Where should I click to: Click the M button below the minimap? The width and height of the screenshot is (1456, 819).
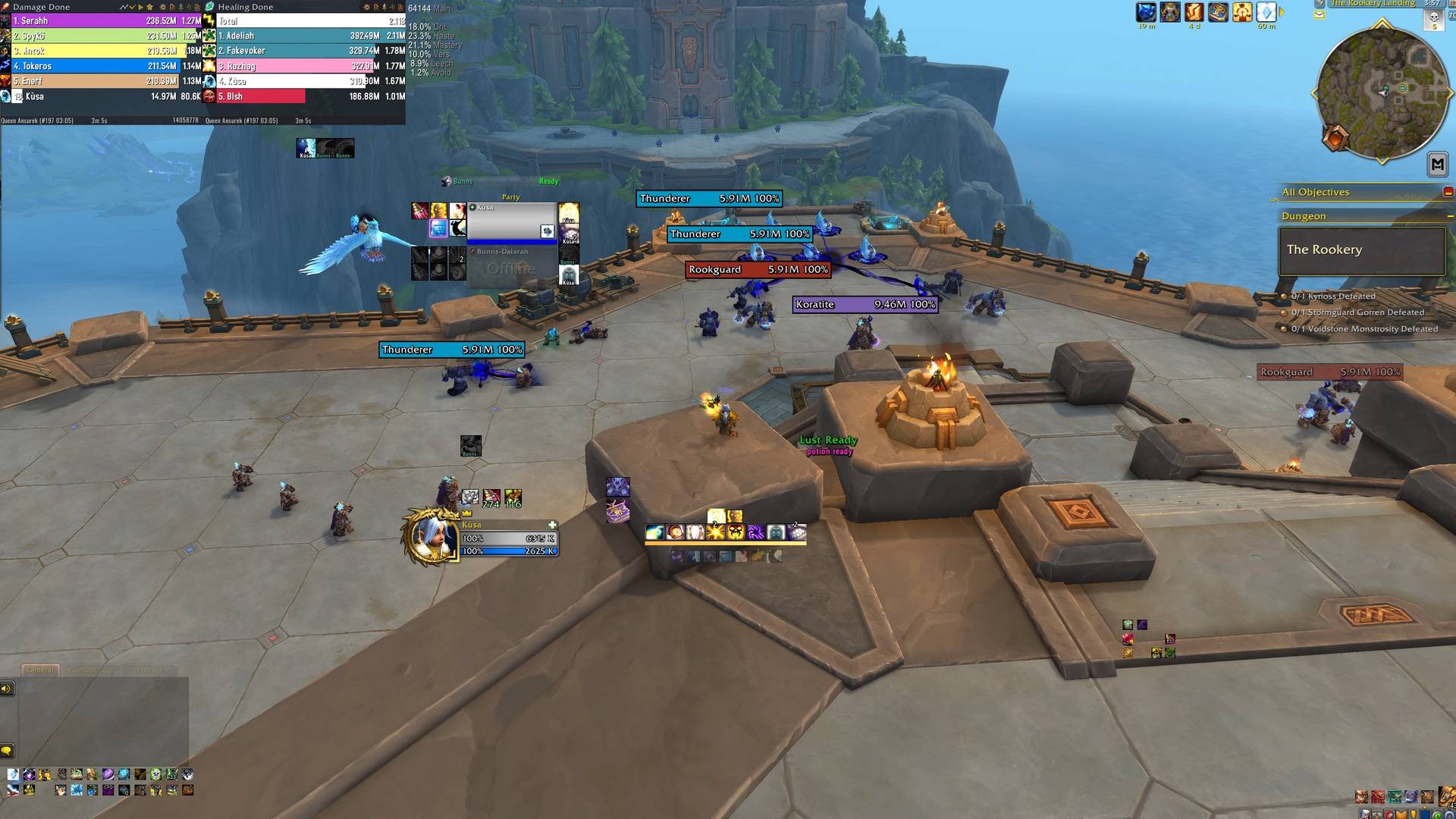1437,164
